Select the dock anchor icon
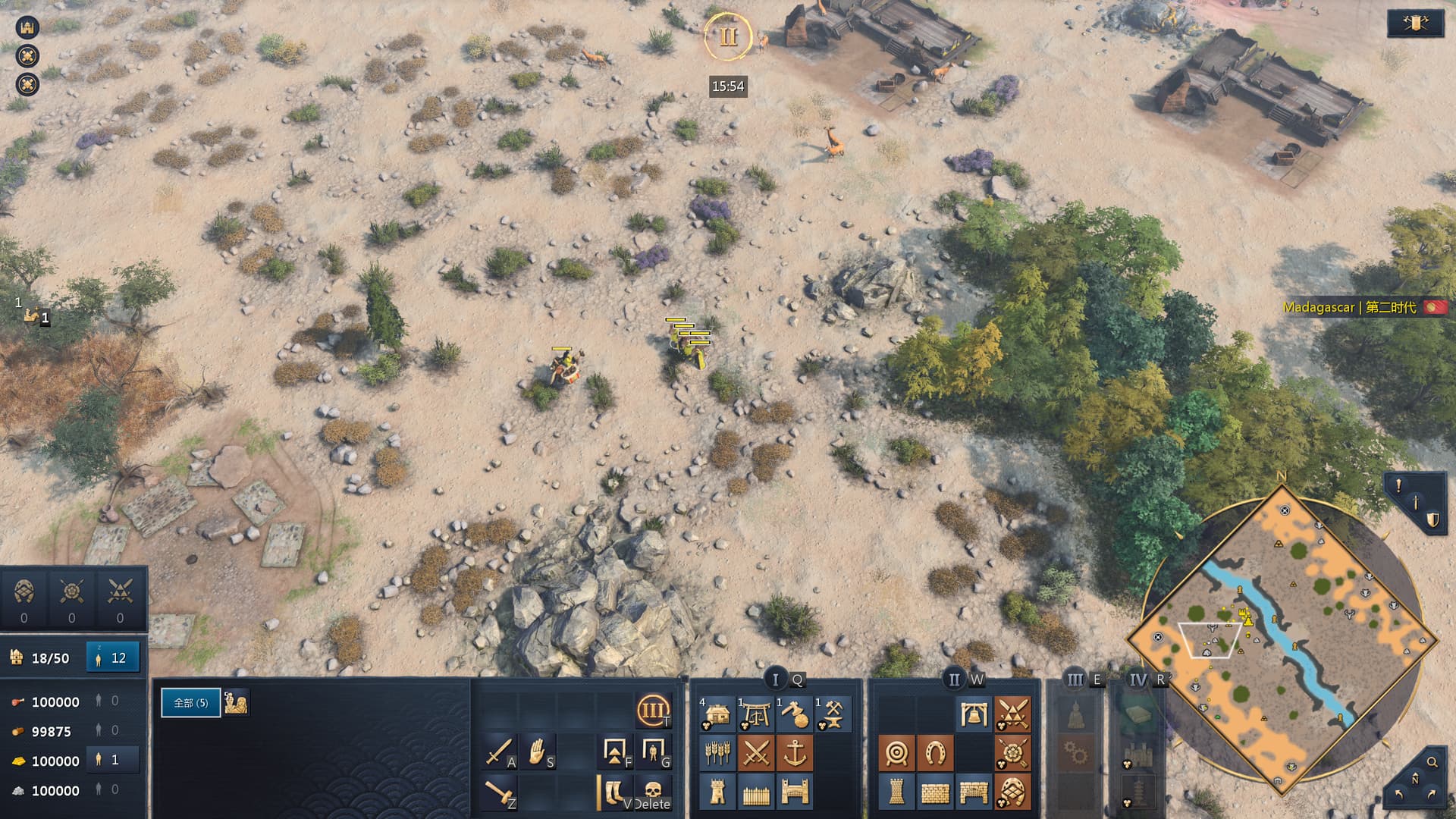The height and width of the screenshot is (819, 1456). (x=794, y=753)
